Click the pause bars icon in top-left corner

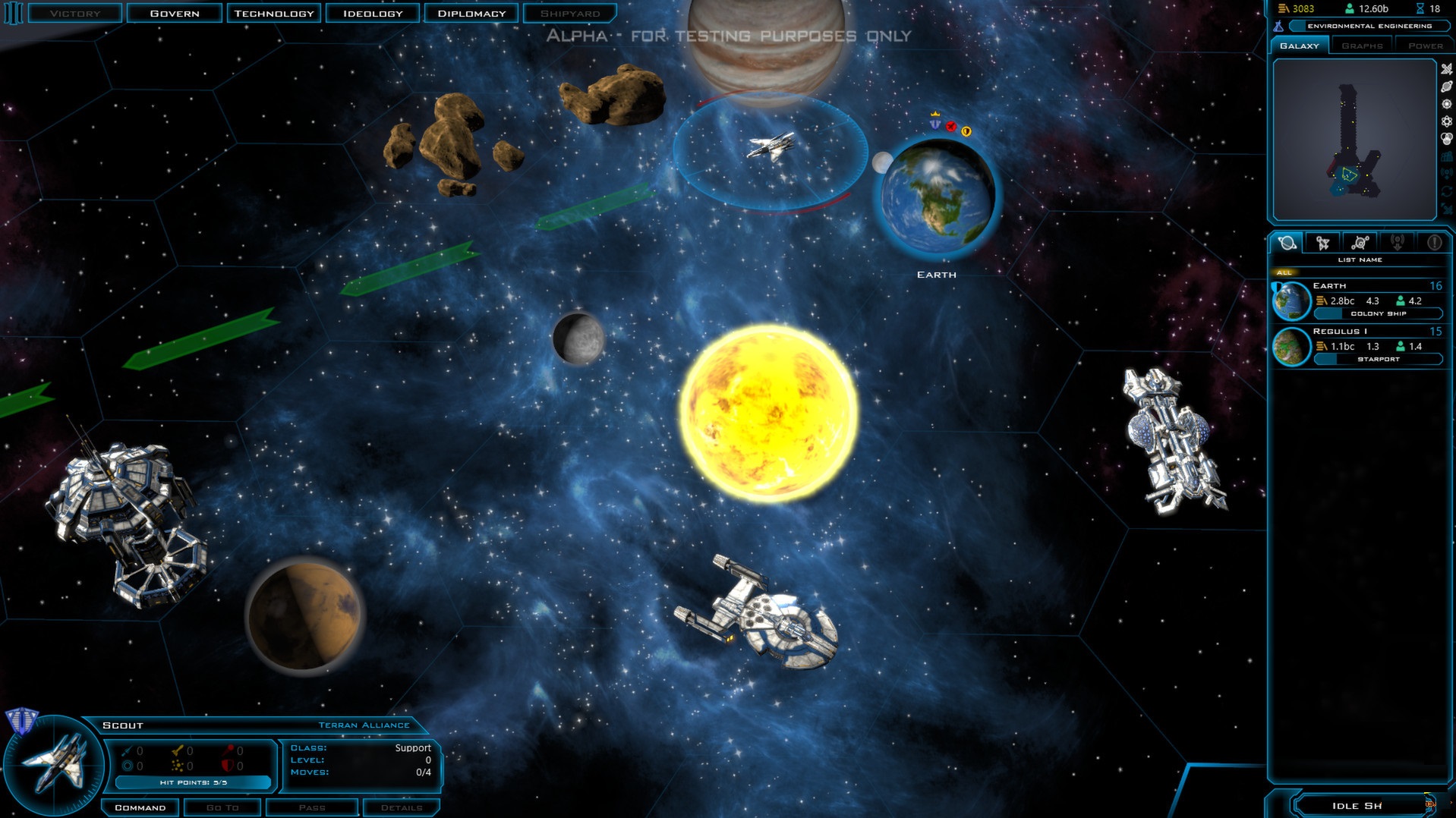pyautogui.click(x=13, y=14)
